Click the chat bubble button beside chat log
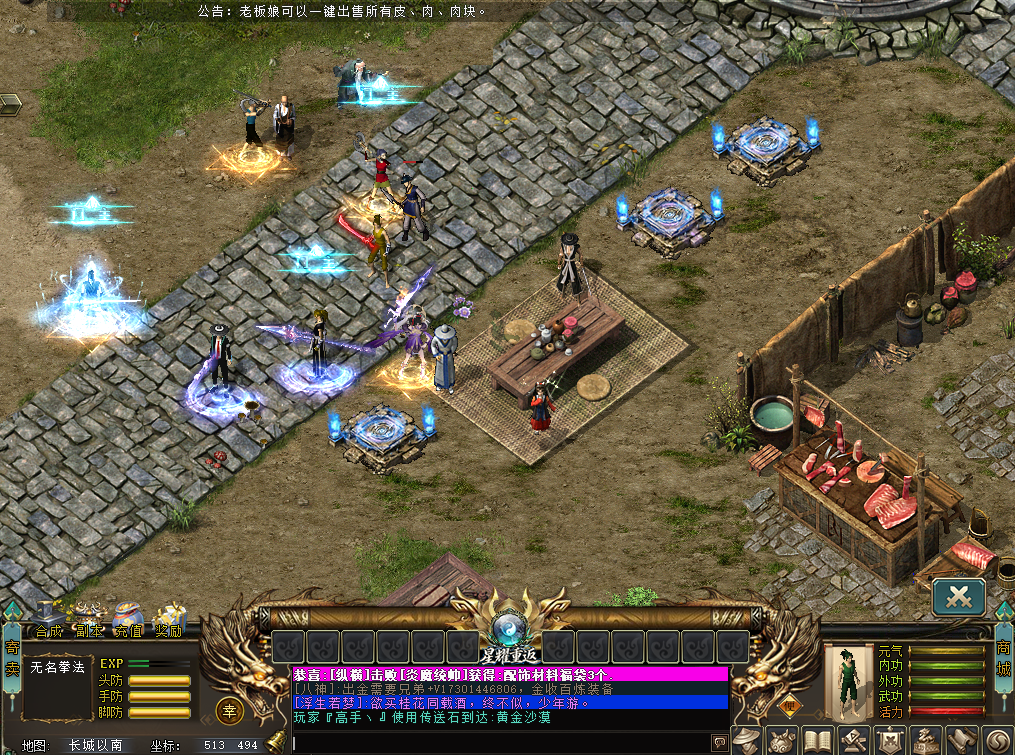 tap(718, 742)
